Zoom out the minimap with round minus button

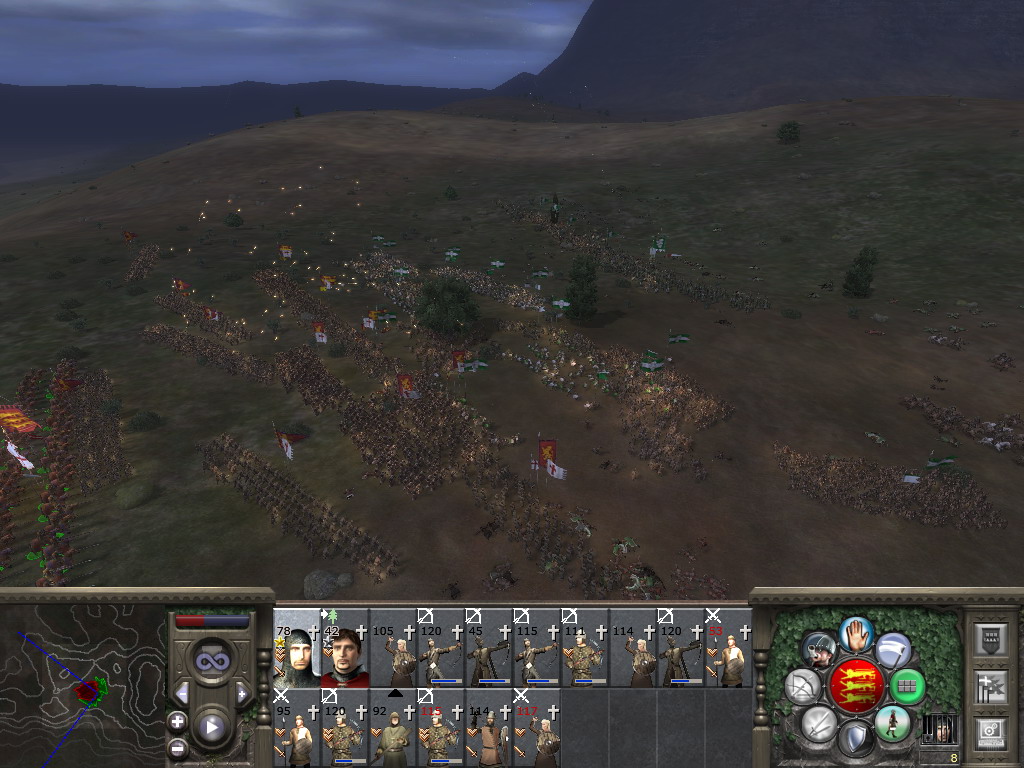click(x=178, y=747)
